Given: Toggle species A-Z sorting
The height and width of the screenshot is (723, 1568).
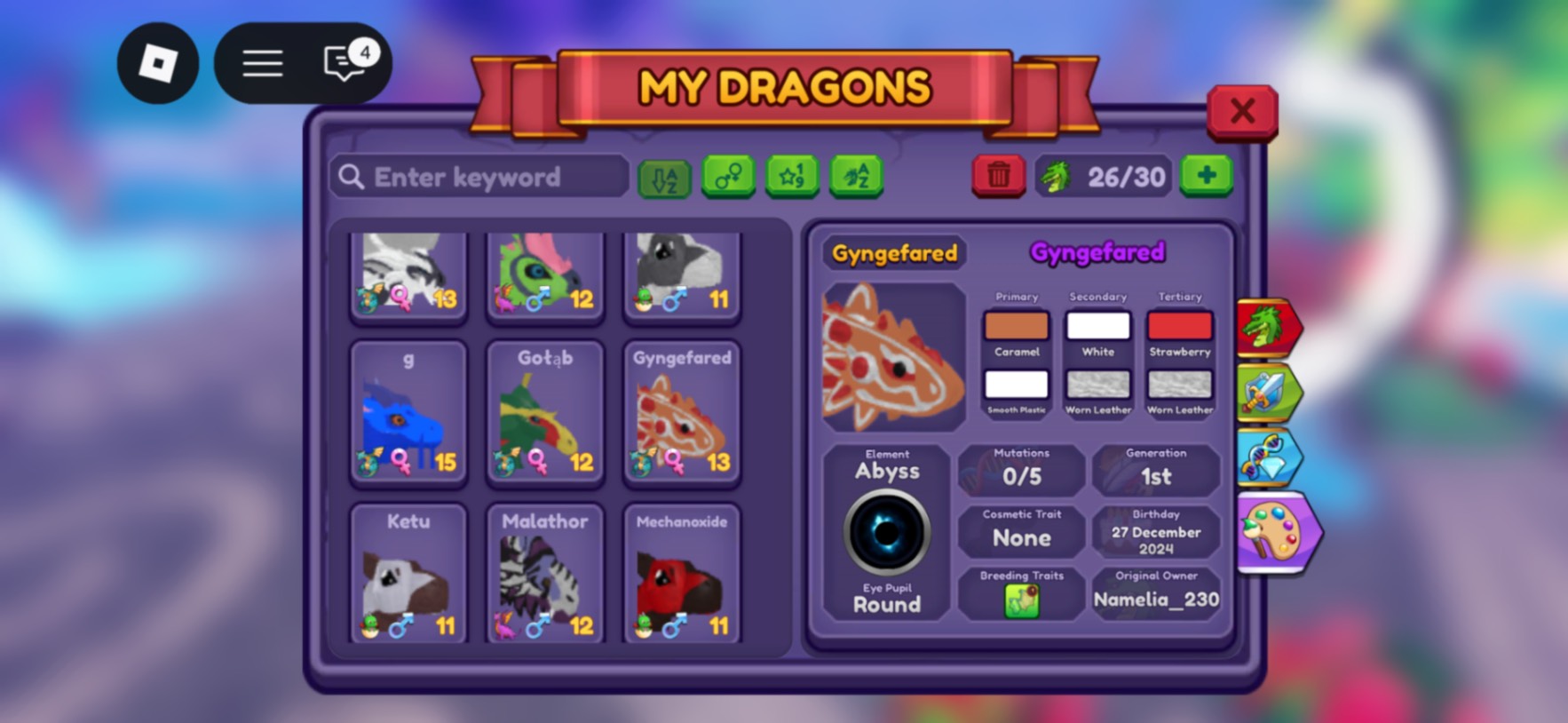Looking at the screenshot, I should click(x=855, y=177).
